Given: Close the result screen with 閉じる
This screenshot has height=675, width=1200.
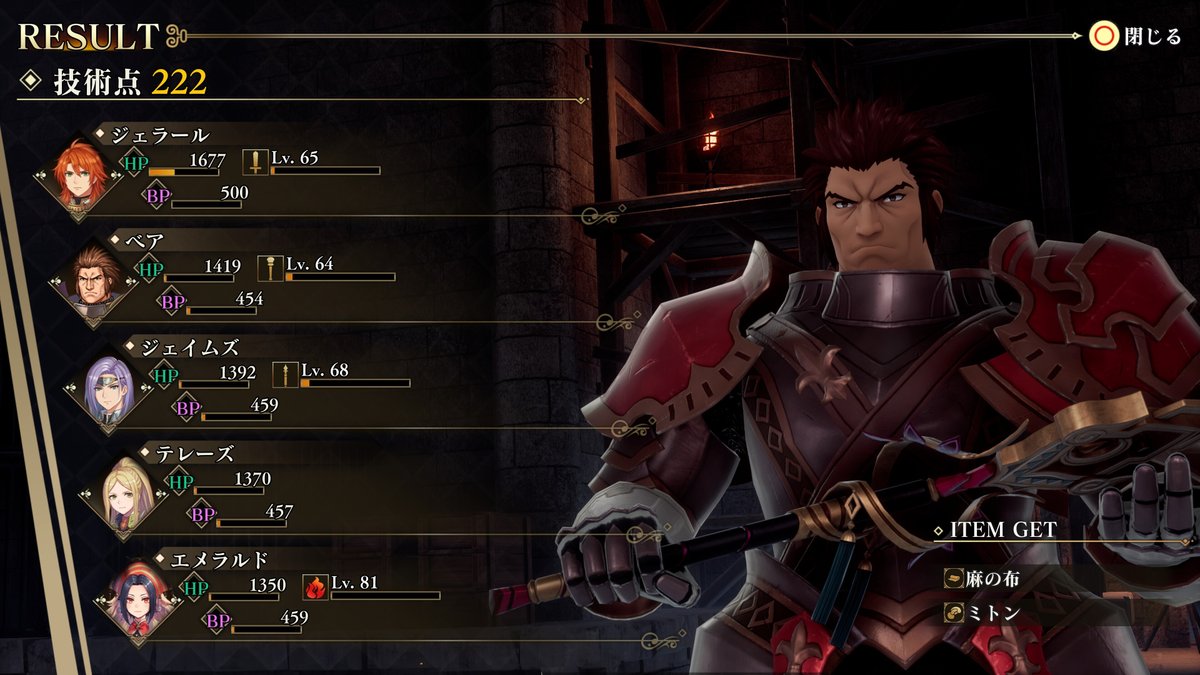Looking at the screenshot, I should click(x=1136, y=37).
